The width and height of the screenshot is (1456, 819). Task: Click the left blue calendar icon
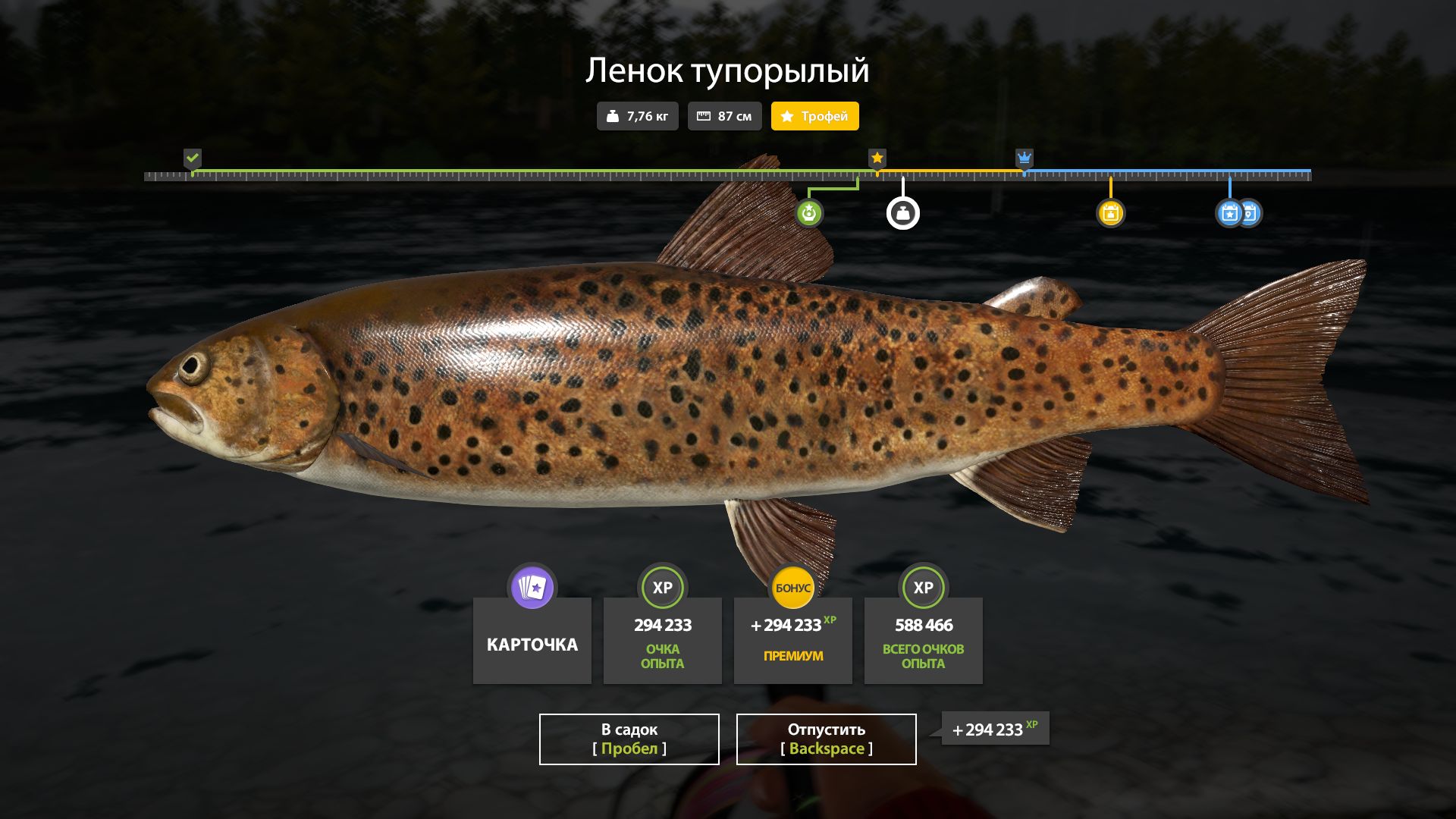(1228, 212)
